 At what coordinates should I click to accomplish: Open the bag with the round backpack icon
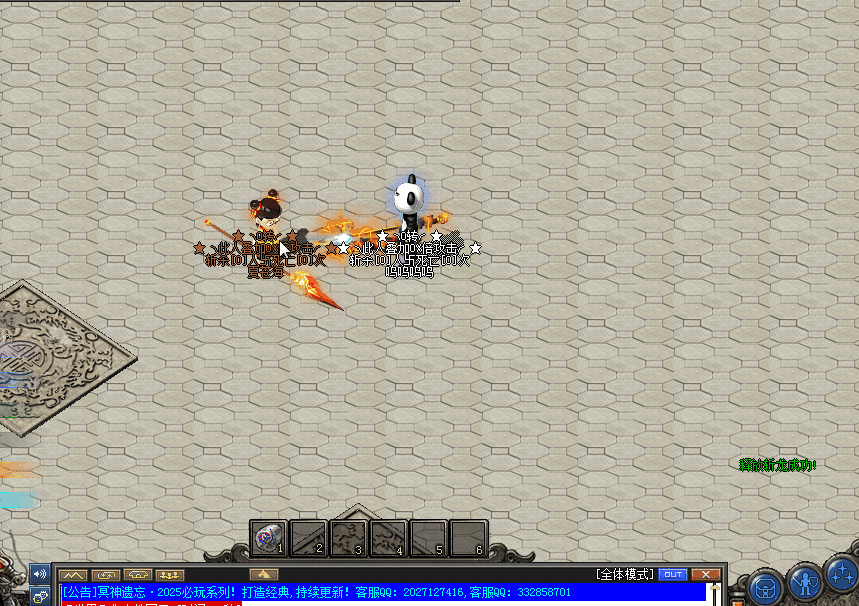click(x=765, y=585)
